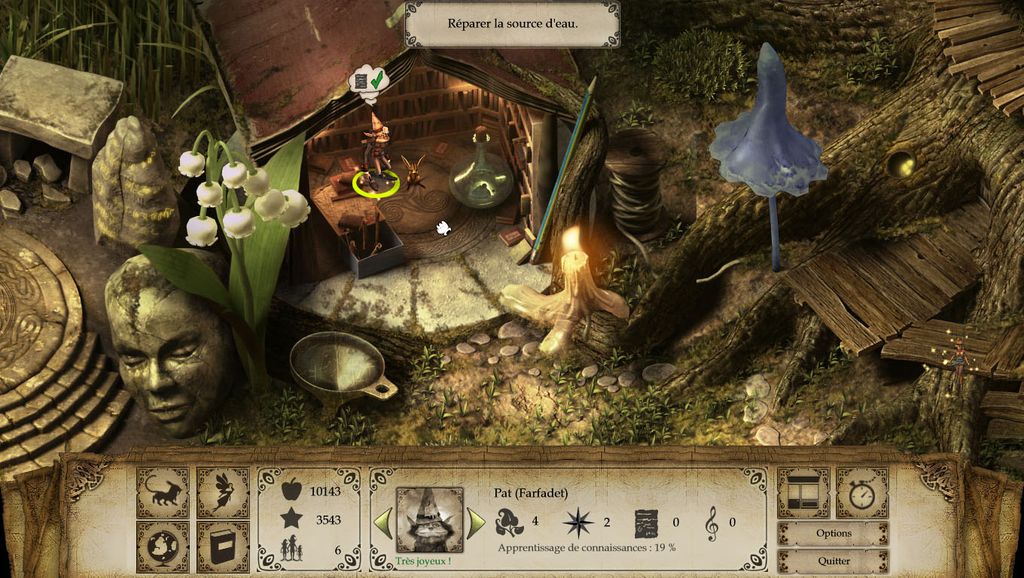
Task: Select previous character with left arrow
Action: point(382,522)
